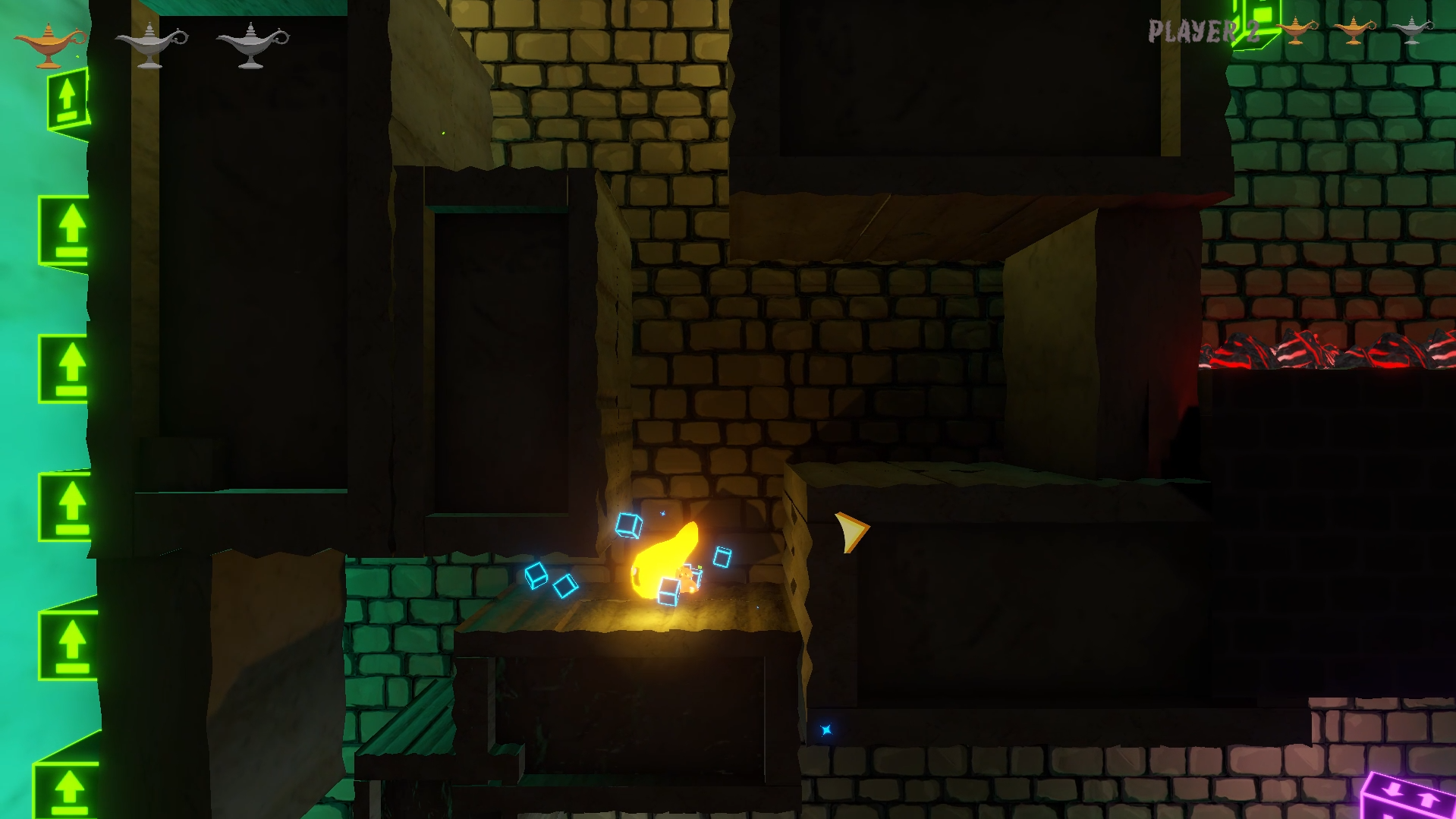Select the silver lamp at top right corner
The height and width of the screenshot is (819, 1456).
click(x=1413, y=32)
